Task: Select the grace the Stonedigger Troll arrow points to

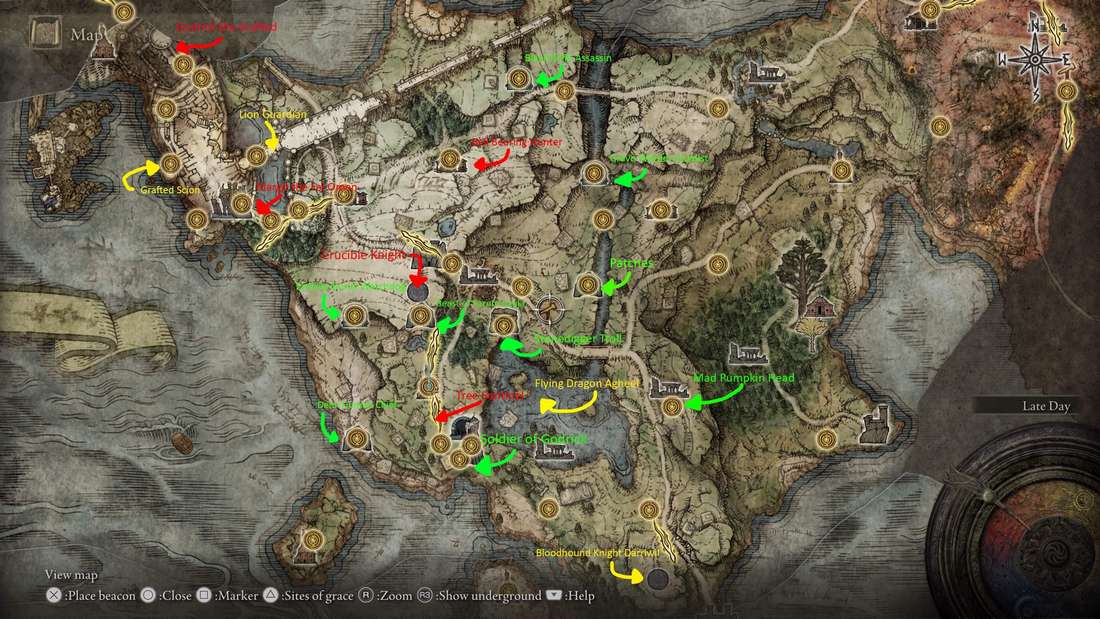Action: click(x=504, y=325)
